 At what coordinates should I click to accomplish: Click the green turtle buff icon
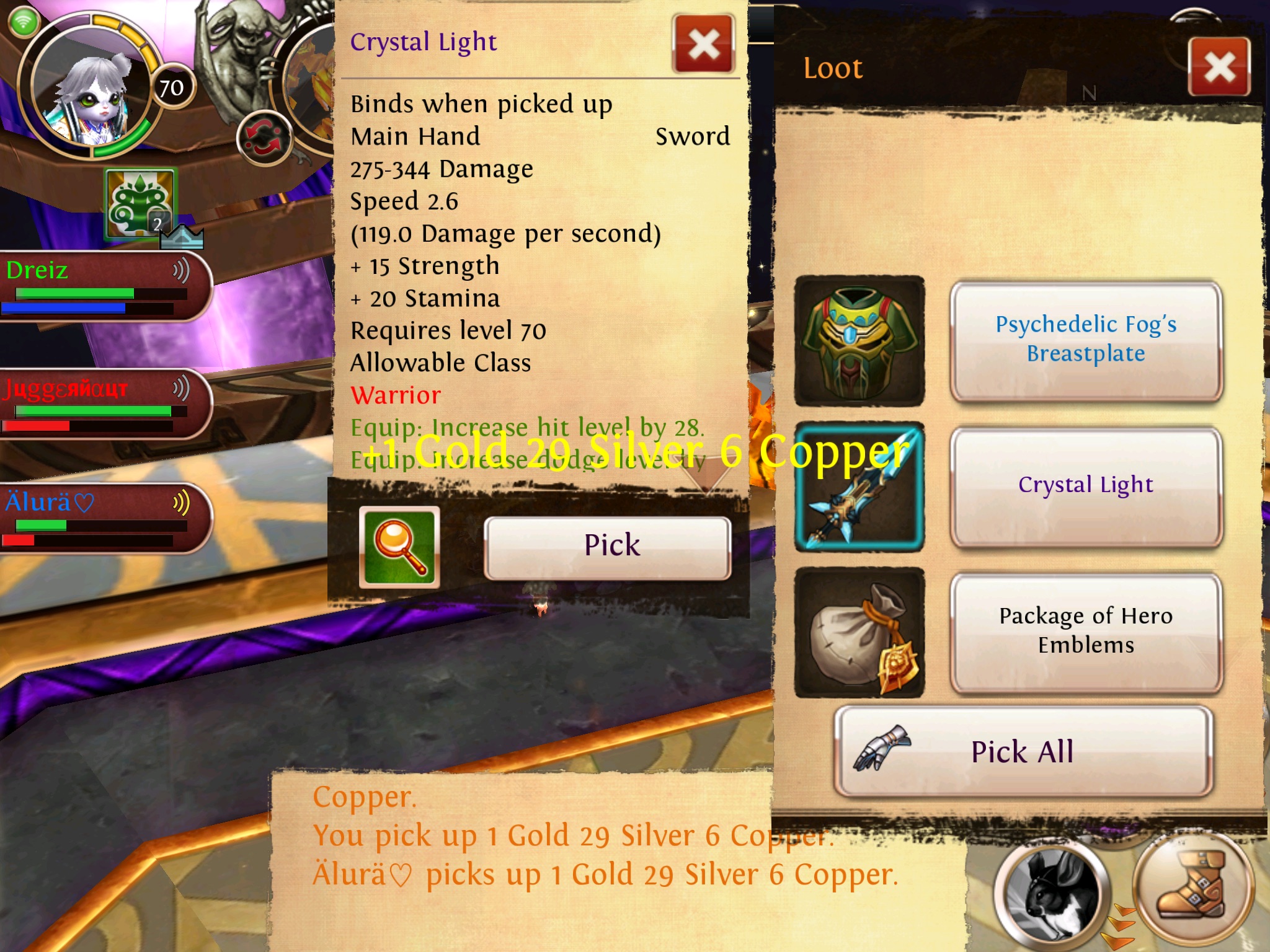140,203
